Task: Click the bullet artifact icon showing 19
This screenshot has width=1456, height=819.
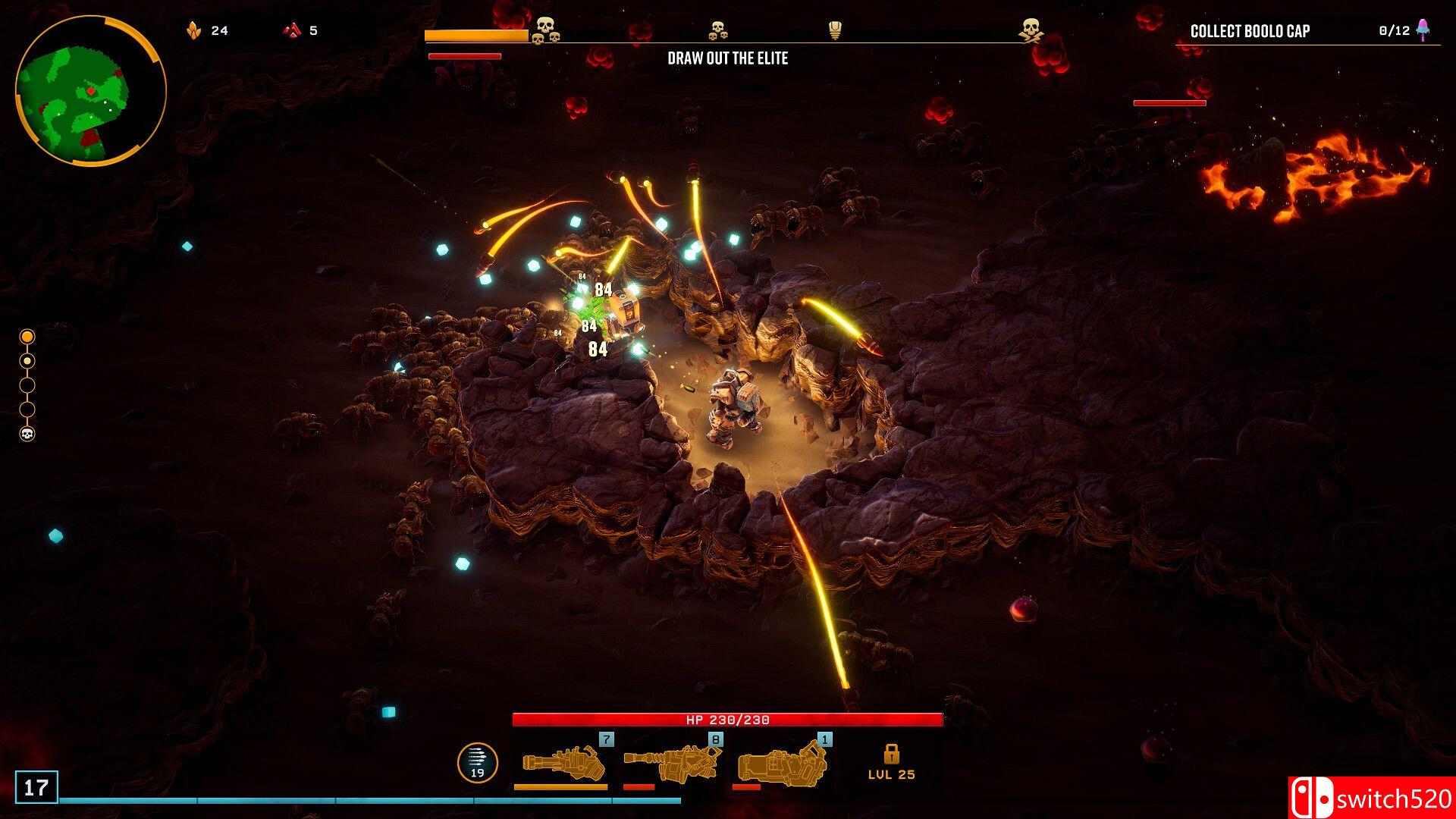Action: (x=477, y=762)
